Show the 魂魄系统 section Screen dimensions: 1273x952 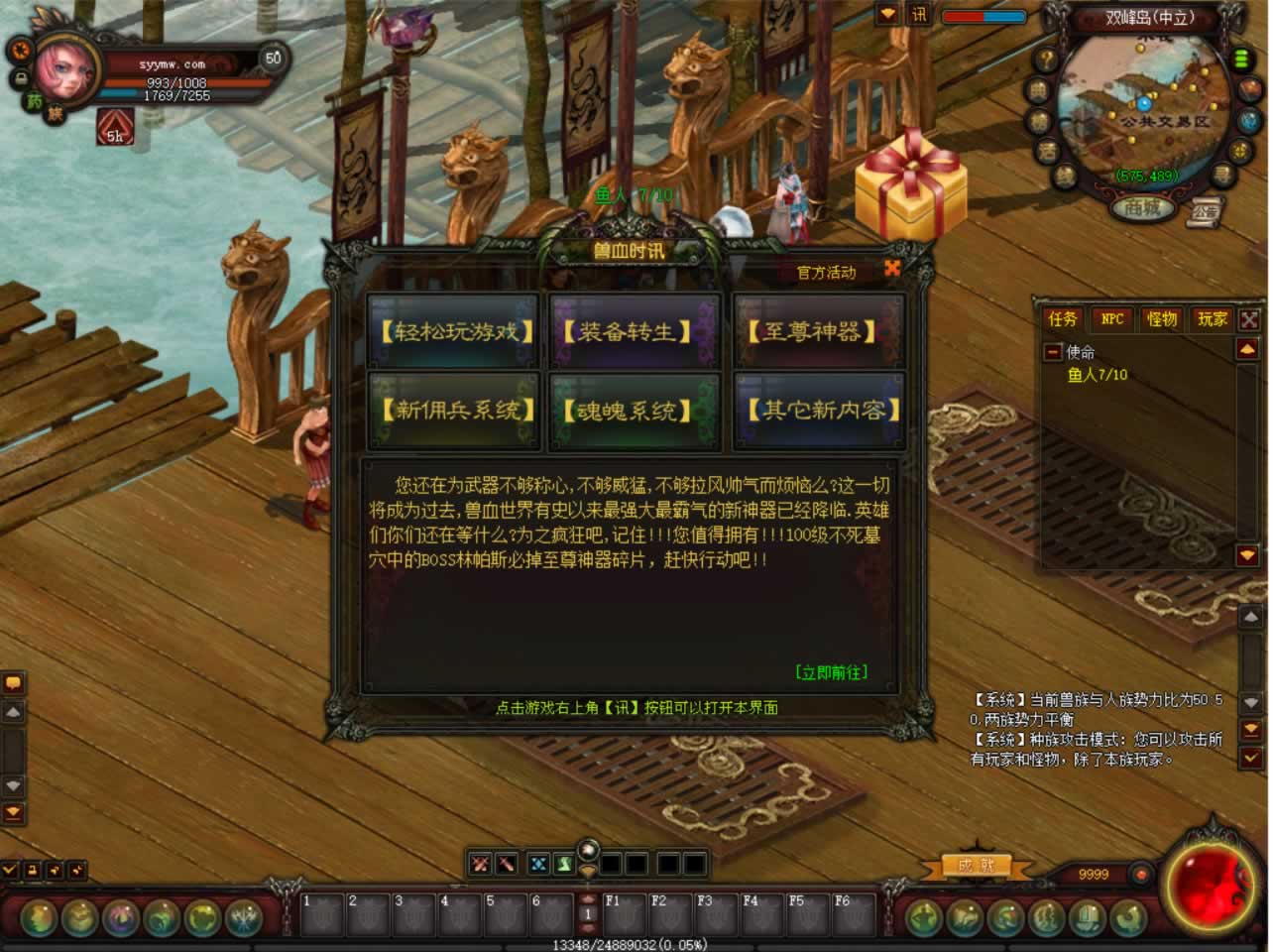[x=636, y=410]
